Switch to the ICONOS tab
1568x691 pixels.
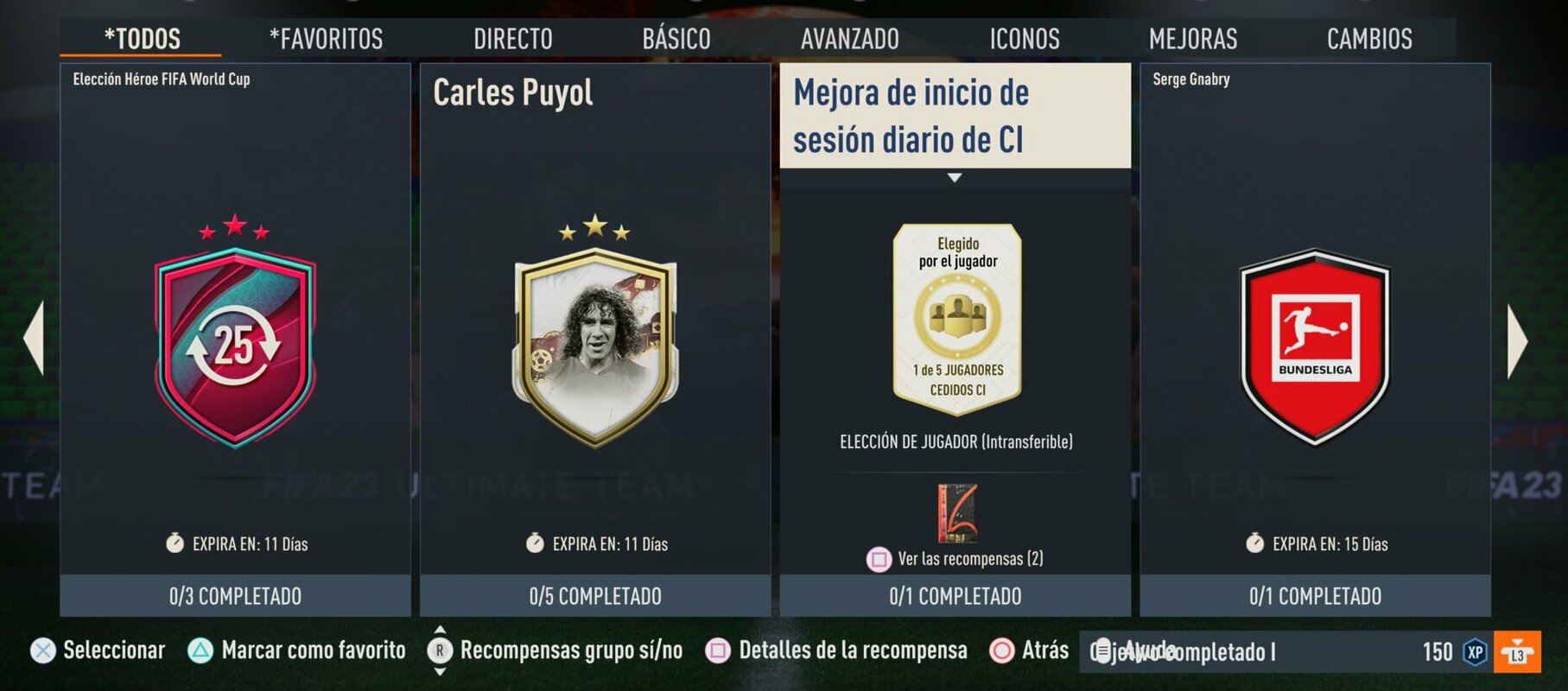click(1024, 38)
